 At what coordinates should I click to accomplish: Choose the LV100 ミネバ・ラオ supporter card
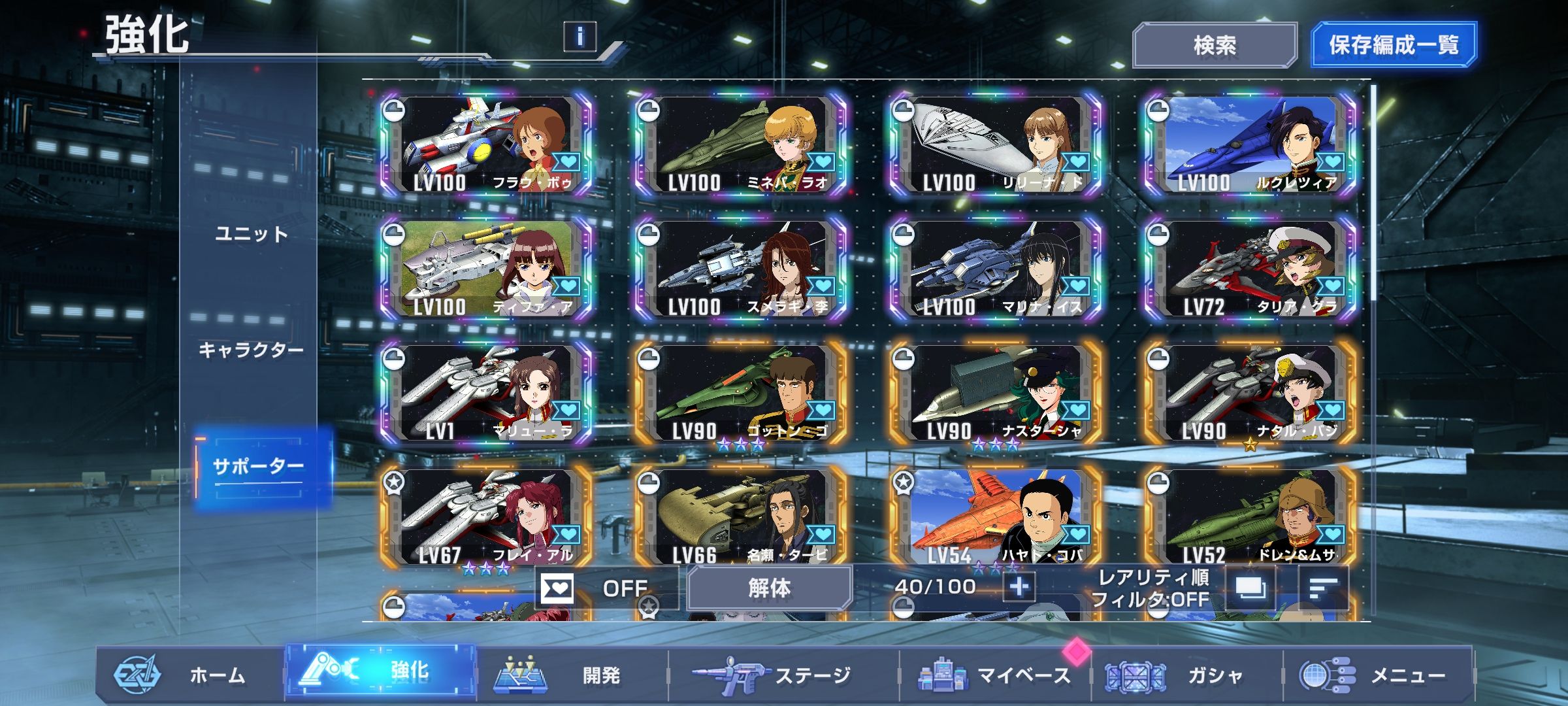(x=742, y=145)
